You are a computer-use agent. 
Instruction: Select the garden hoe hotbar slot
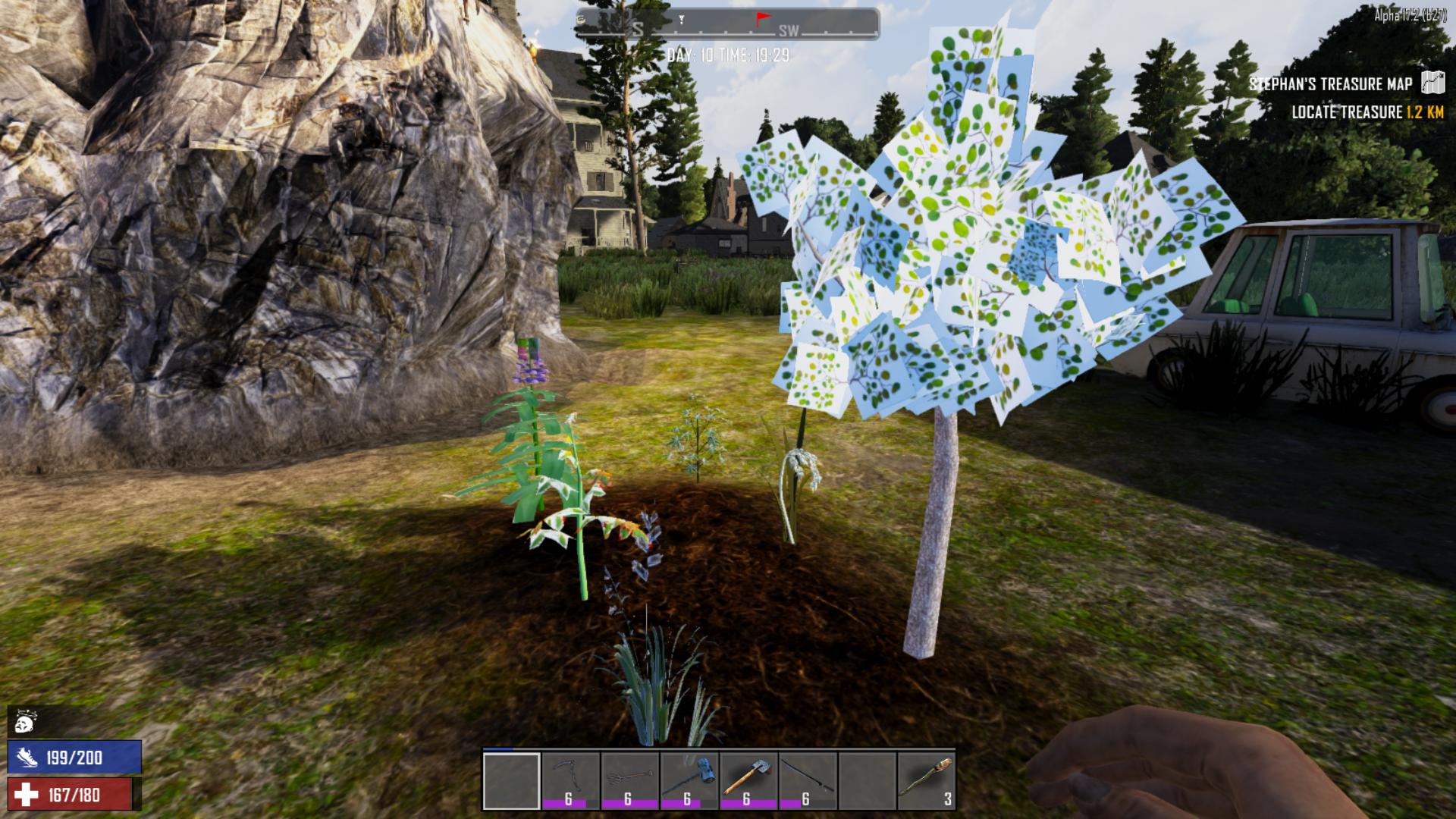tap(629, 780)
